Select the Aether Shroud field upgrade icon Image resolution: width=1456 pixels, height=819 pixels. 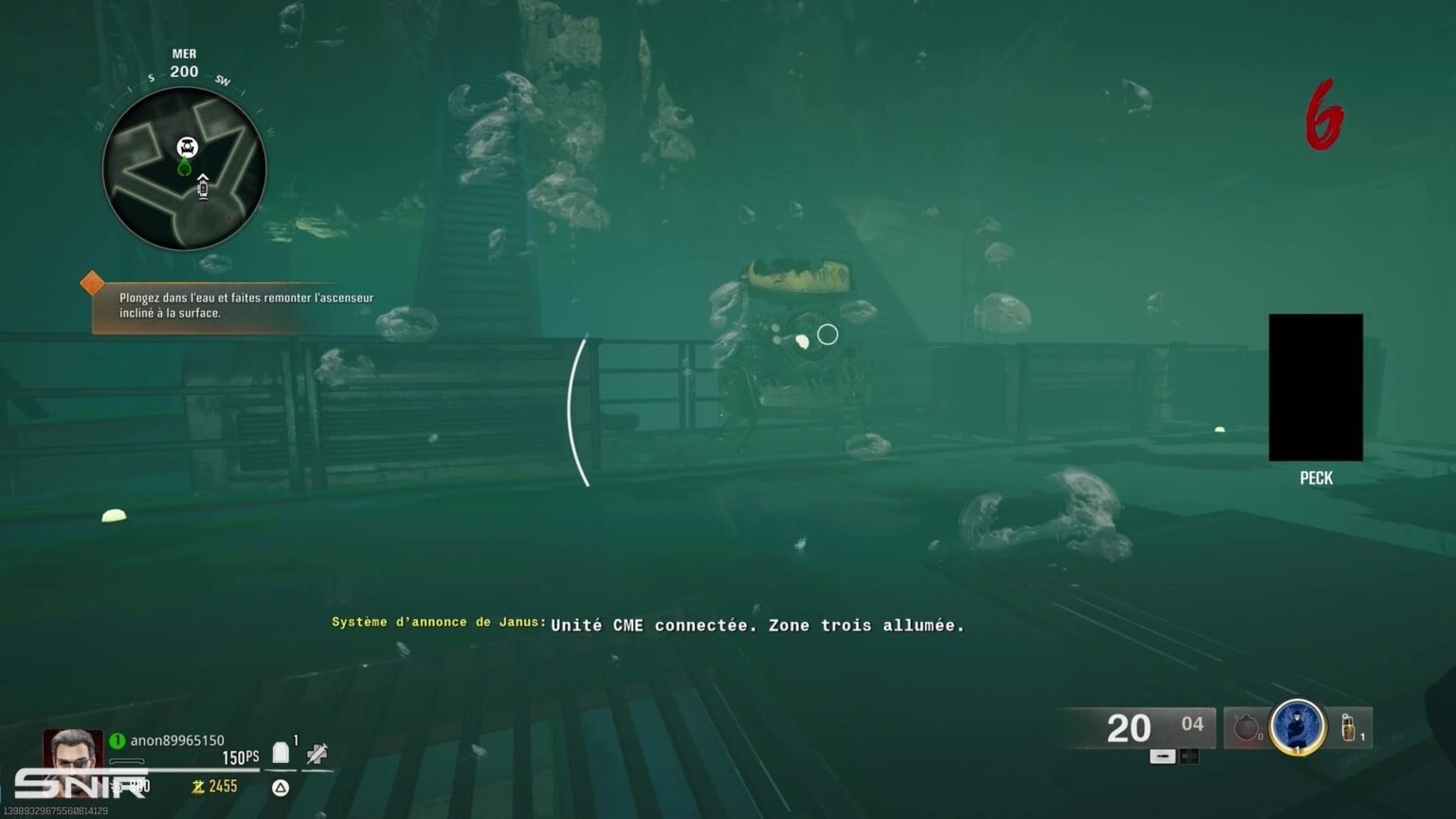1298,726
